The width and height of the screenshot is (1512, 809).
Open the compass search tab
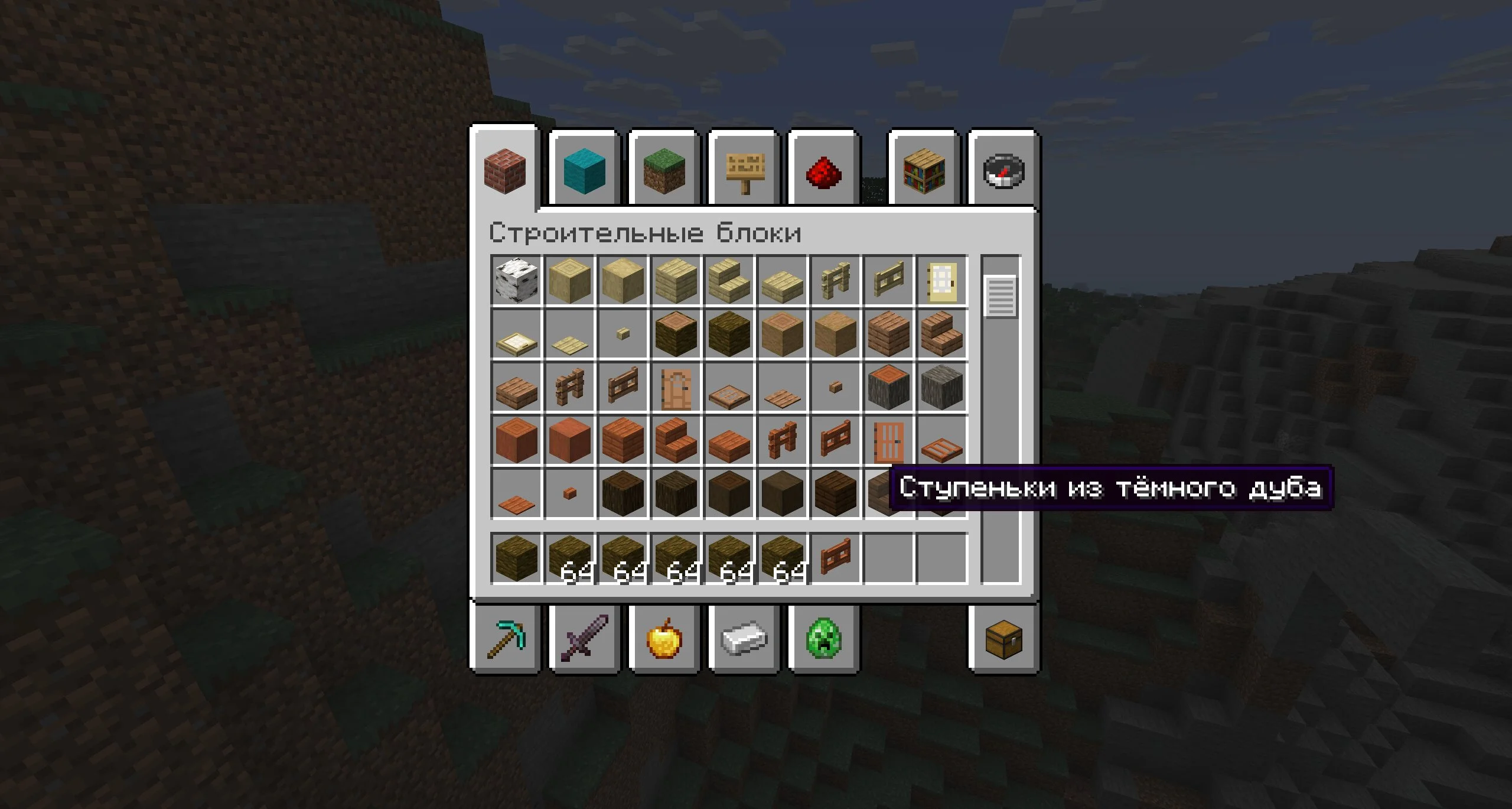click(x=1003, y=171)
